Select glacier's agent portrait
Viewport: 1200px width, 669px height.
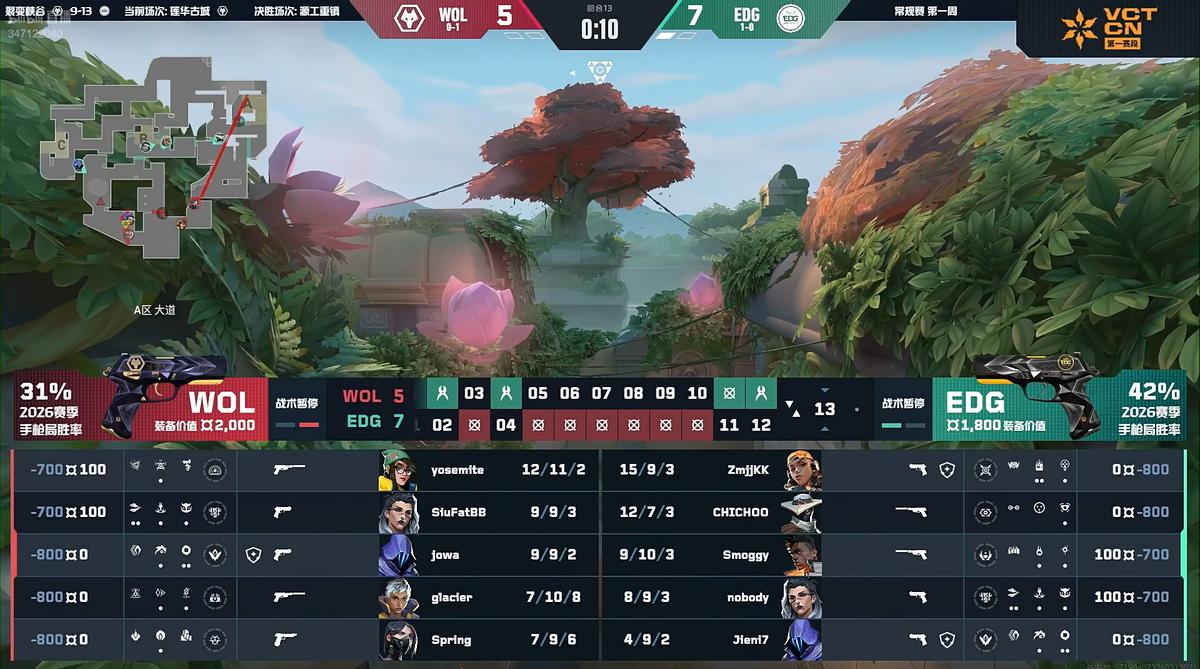(398, 598)
